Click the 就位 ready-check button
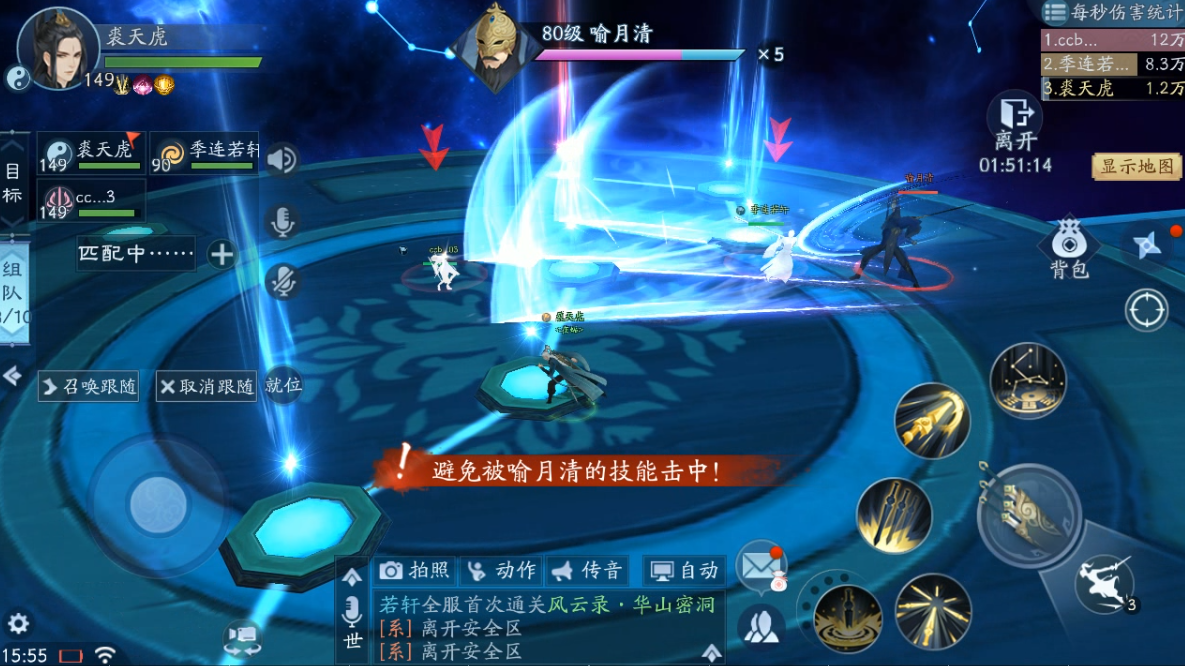 pyautogui.click(x=283, y=385)
